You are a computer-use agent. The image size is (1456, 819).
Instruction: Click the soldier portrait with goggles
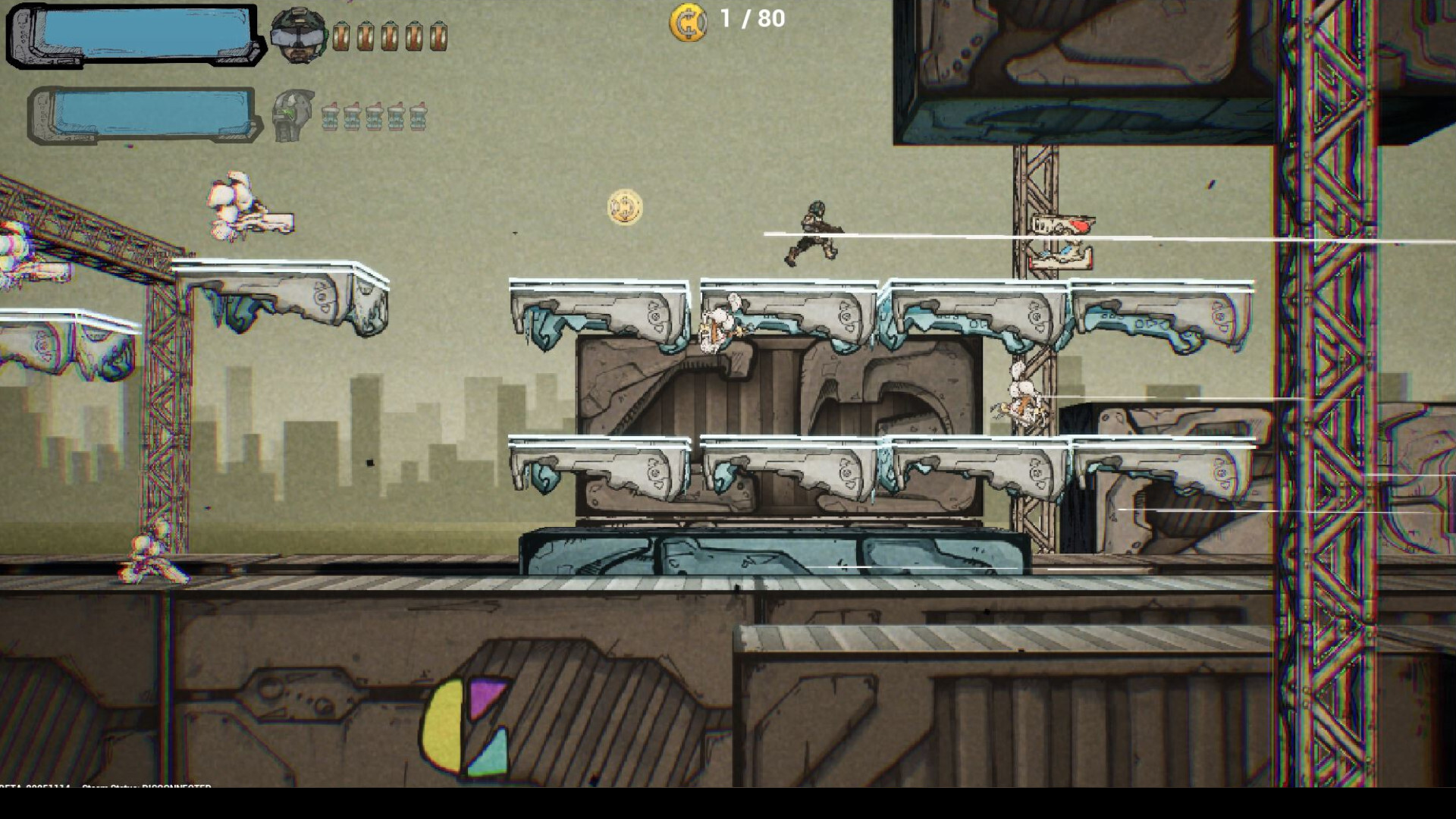click(298, 35)
